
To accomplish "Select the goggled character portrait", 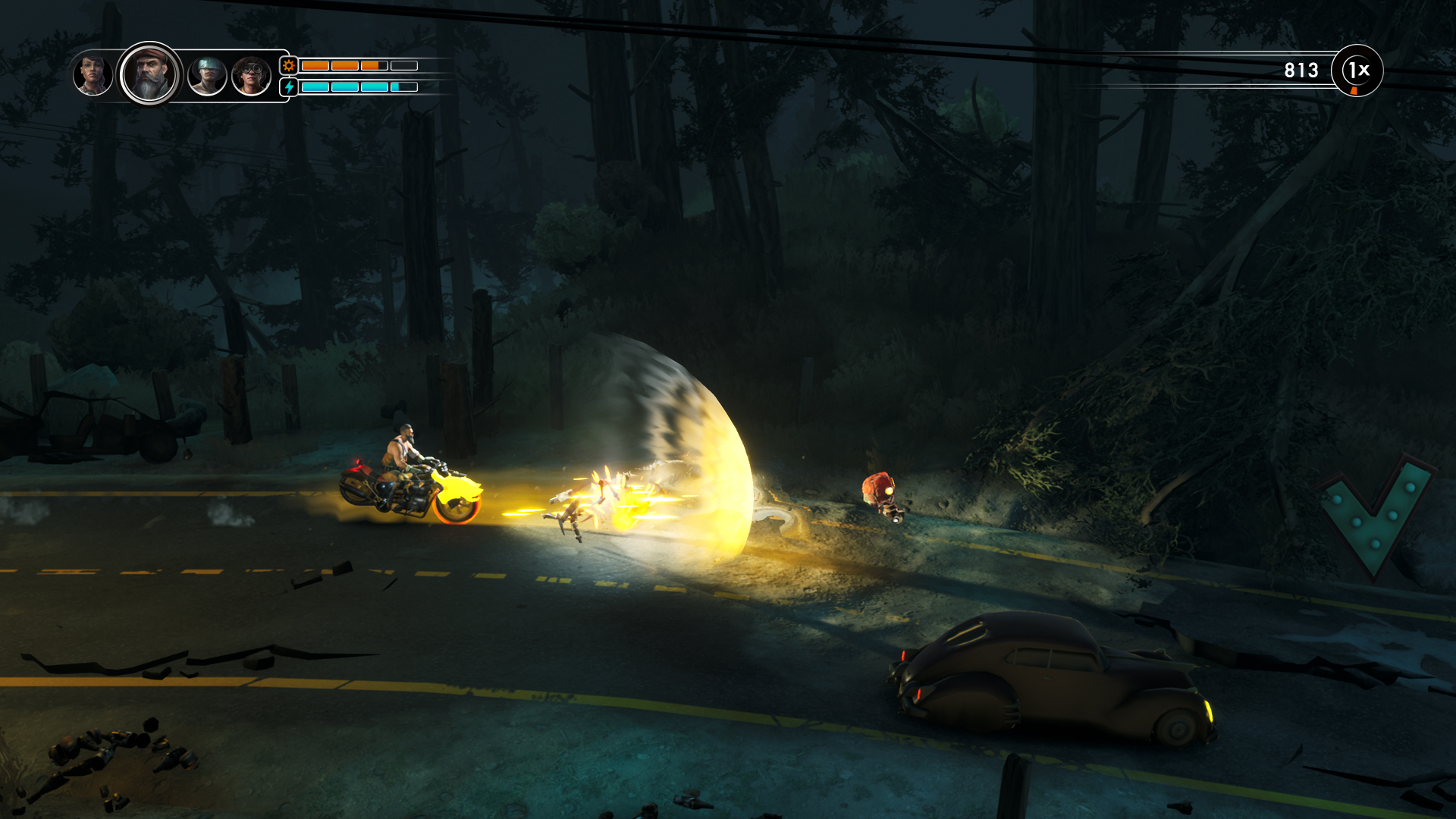I will point(250,76).
